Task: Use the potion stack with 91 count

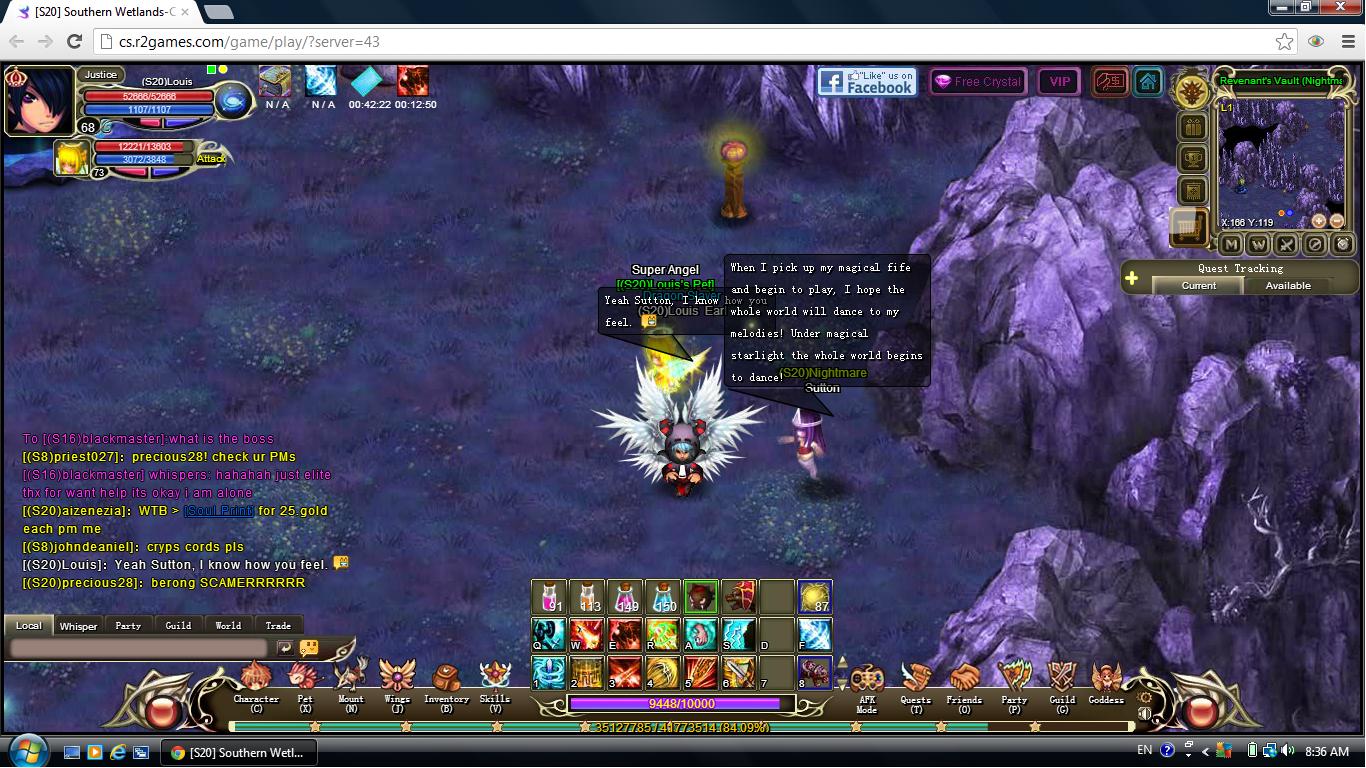Action: (549, 597)
